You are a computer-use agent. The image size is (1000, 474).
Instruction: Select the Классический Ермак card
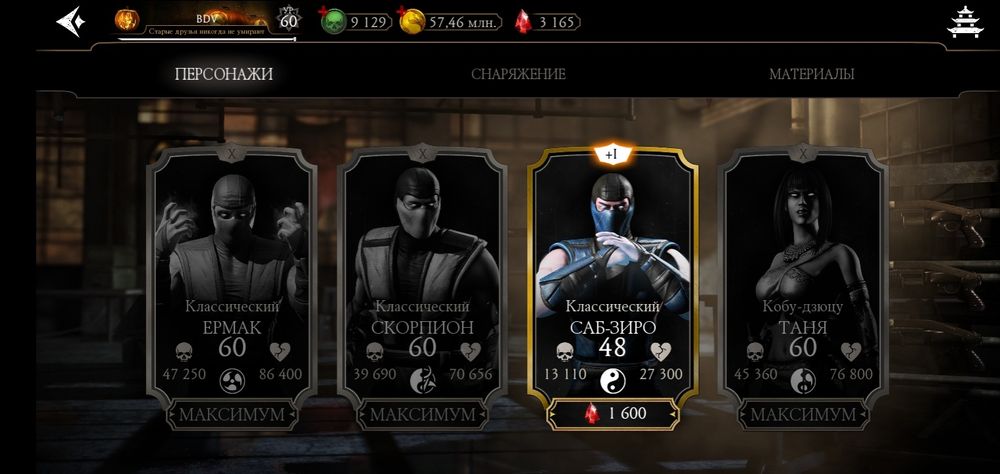(x=231, y=270)
